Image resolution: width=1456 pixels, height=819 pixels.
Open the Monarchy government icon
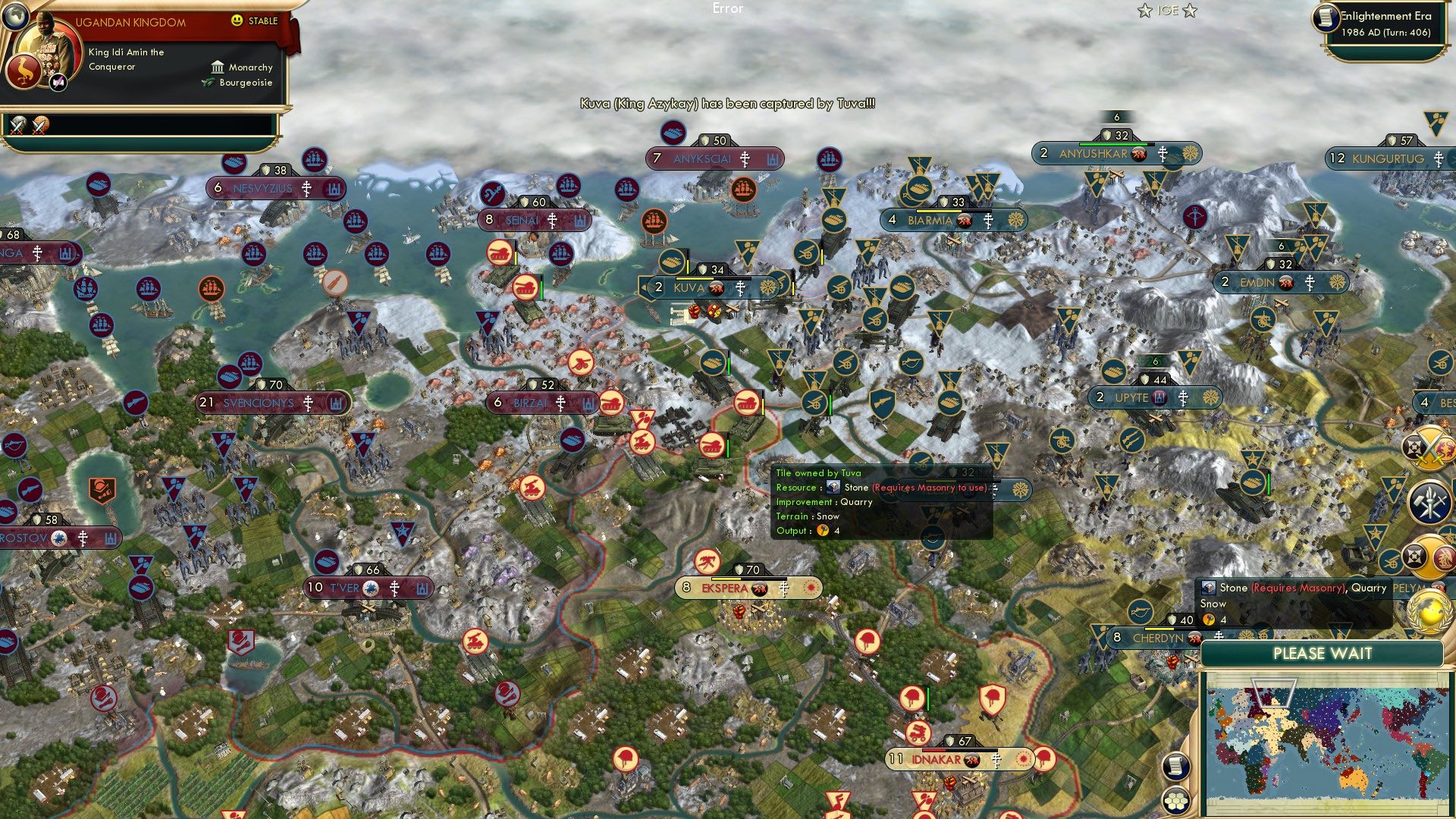pyautogui.click(x=218, y=67)
